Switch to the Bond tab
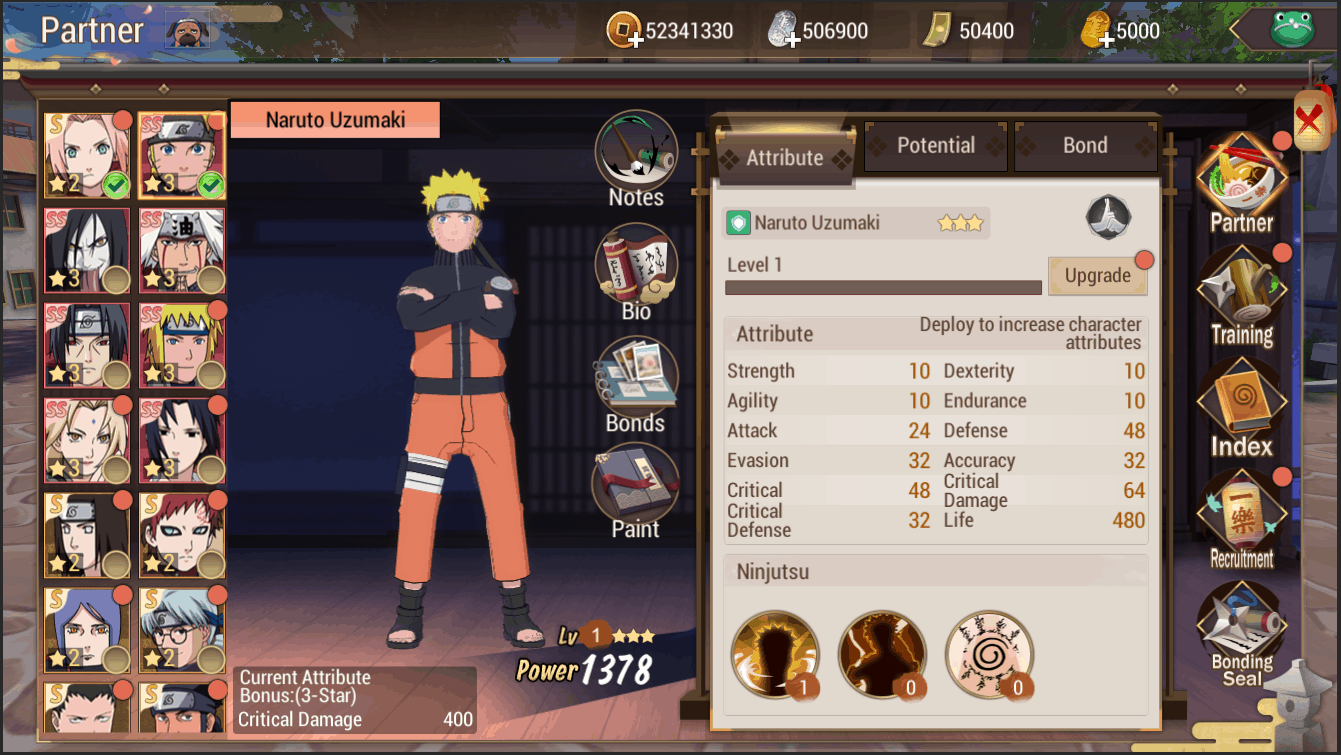The height and width of the screenshot is (755, 1341). coord(1086,145)
